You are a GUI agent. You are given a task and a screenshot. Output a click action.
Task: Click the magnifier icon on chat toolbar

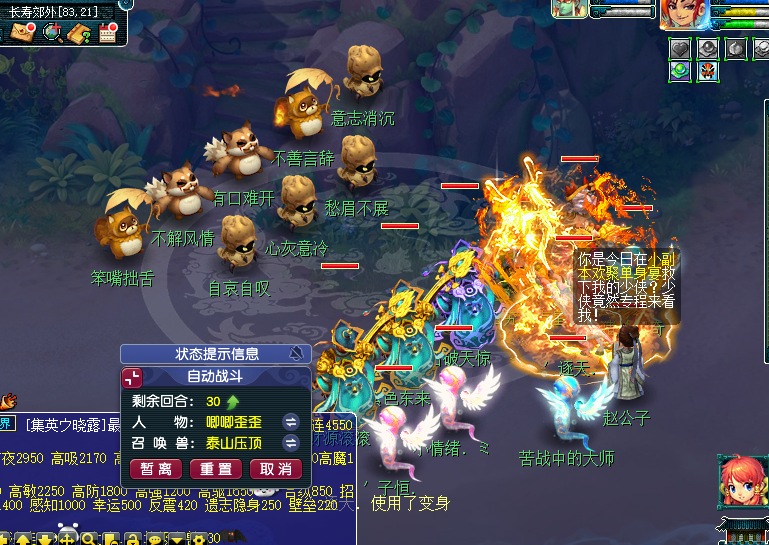pos(89,539)
